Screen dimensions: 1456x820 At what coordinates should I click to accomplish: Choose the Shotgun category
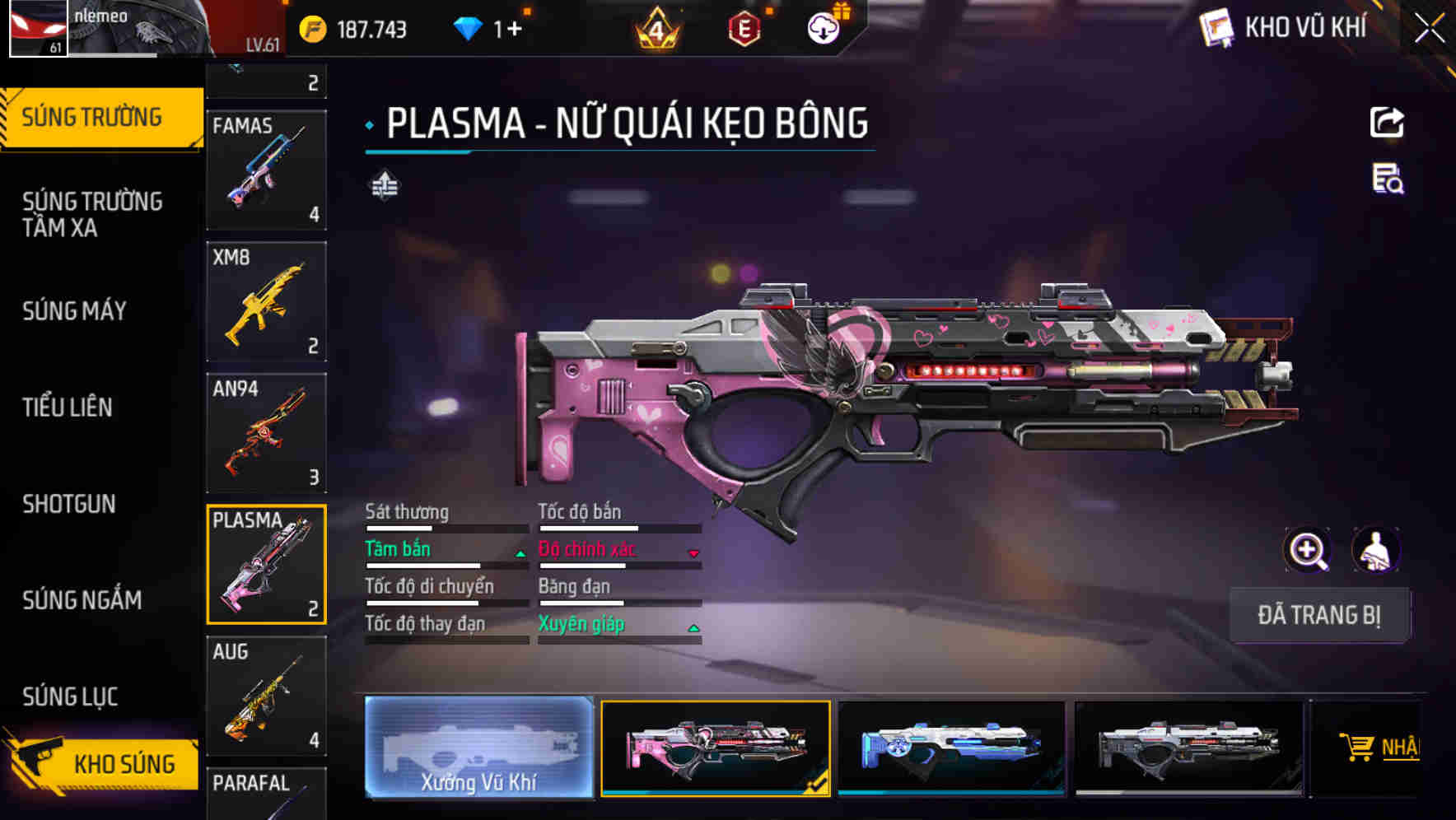(x=69, y=504)
